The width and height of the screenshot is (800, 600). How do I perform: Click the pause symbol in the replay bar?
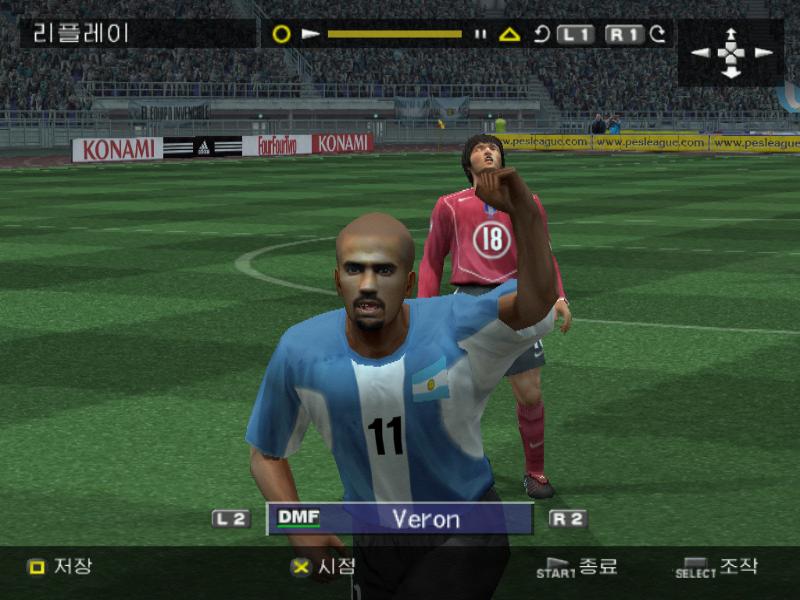tap(480, 34)
